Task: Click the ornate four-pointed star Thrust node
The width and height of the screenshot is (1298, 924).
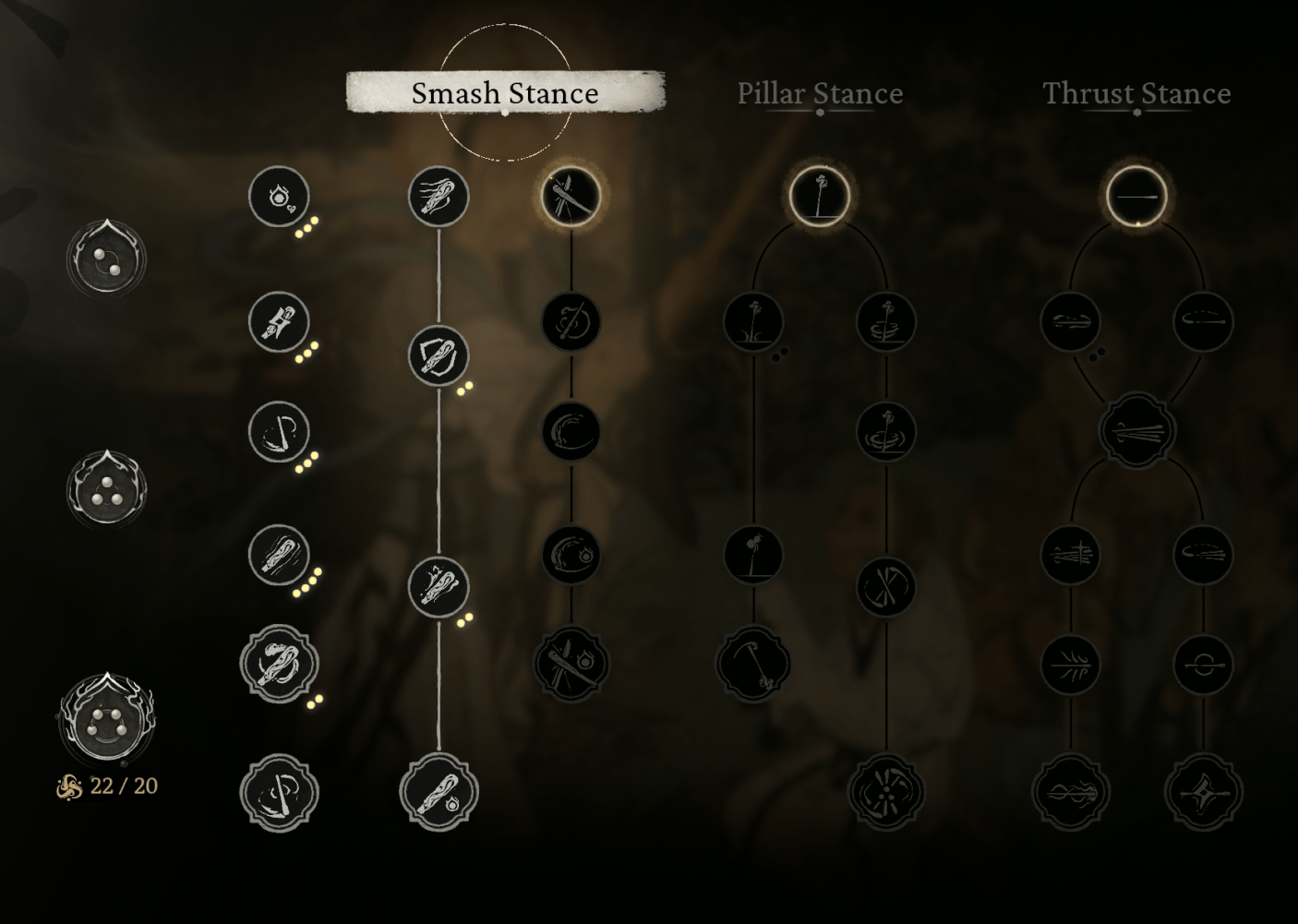Action: (1203, 792)
